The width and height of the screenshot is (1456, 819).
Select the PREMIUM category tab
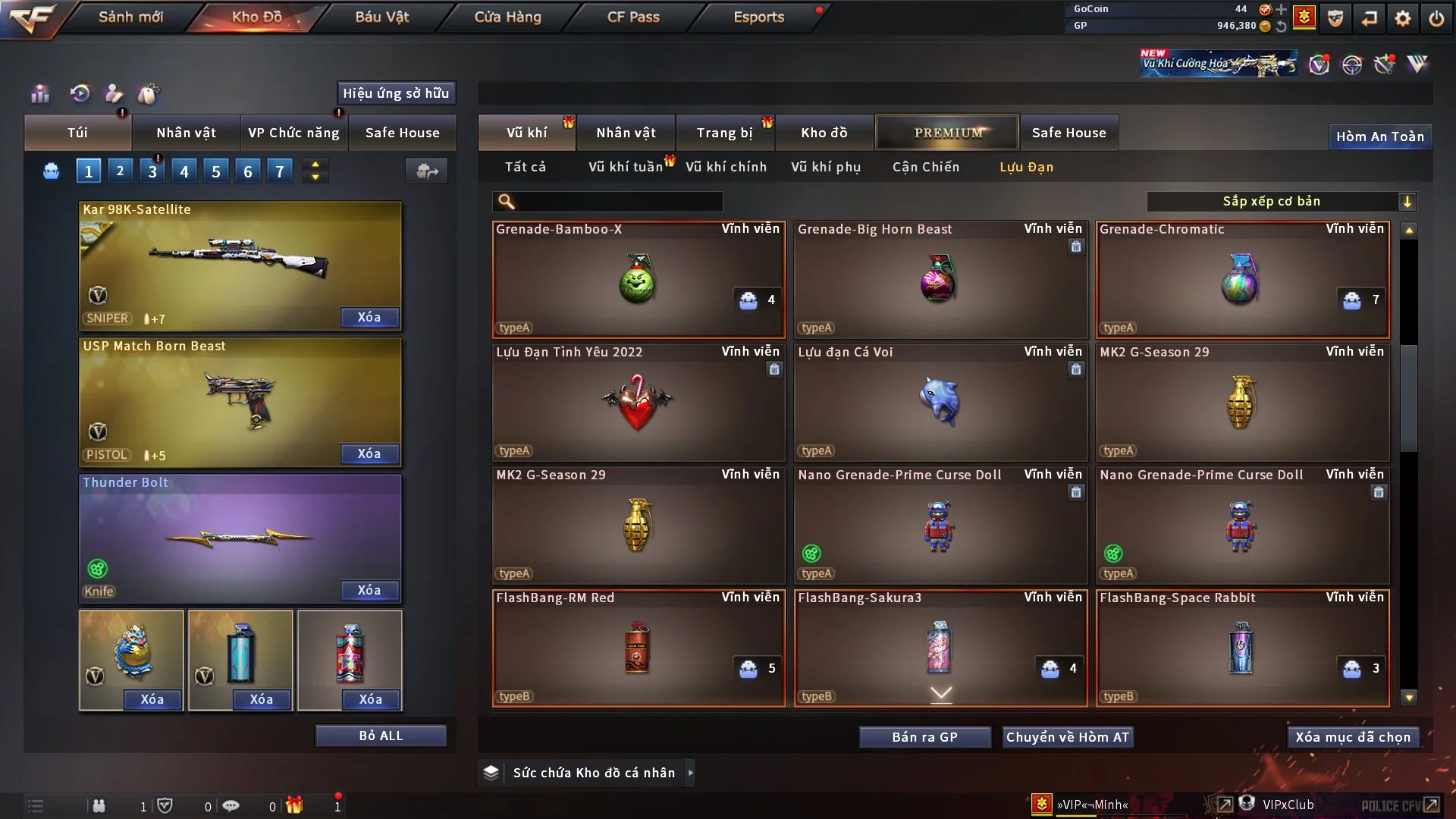[947, 133]
